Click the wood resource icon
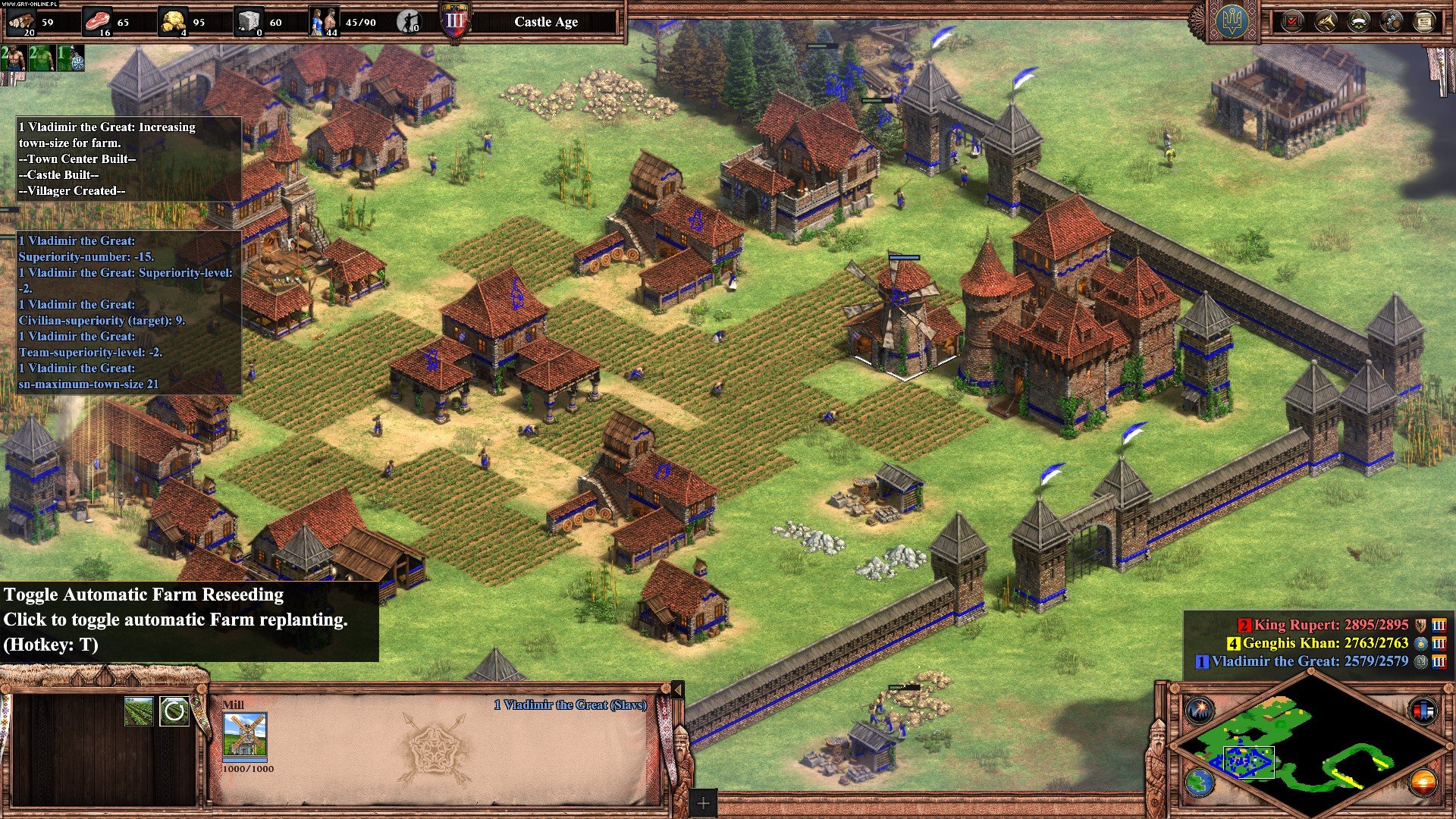1456x819 pixels. (x=21, y=21)
